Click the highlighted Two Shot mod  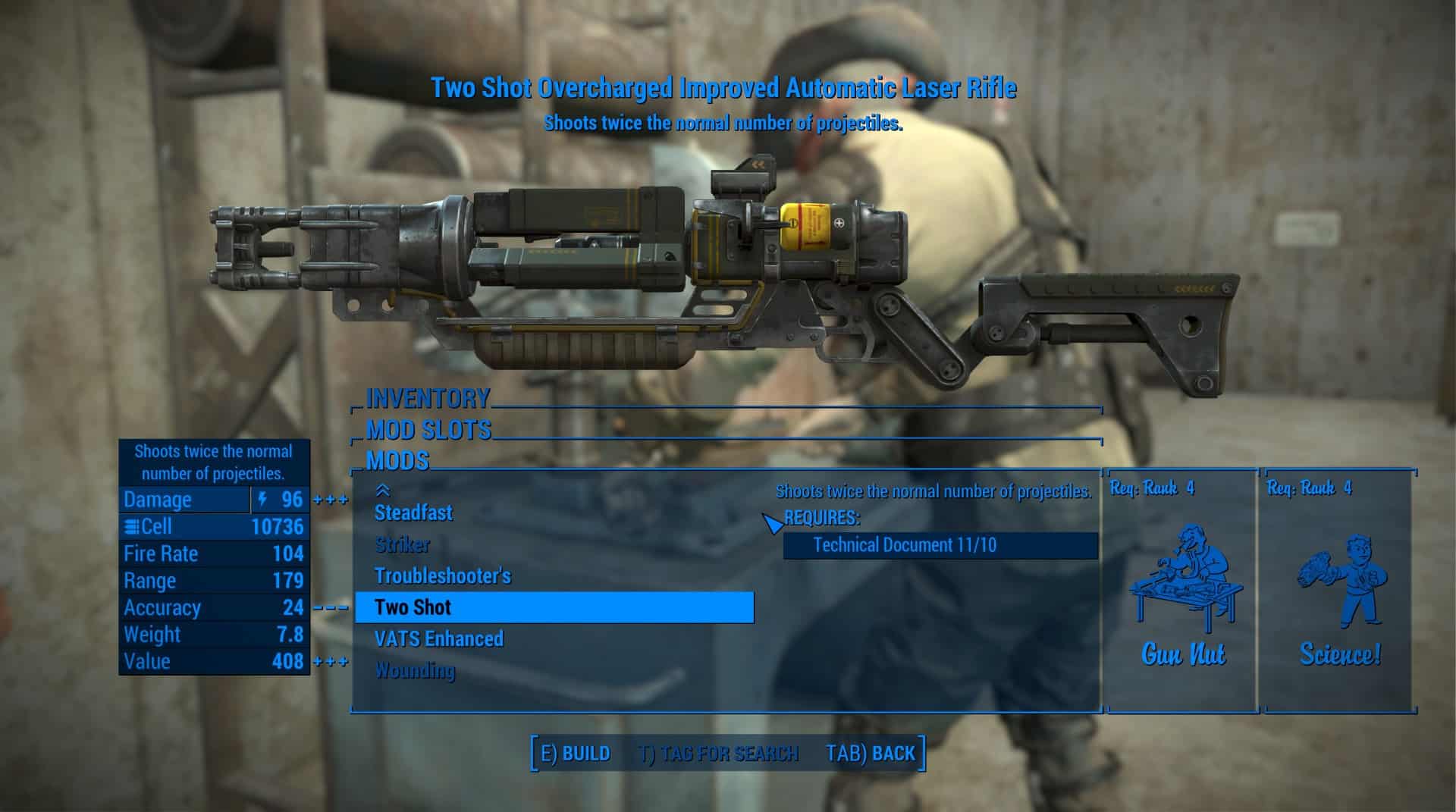coord(554,607)
